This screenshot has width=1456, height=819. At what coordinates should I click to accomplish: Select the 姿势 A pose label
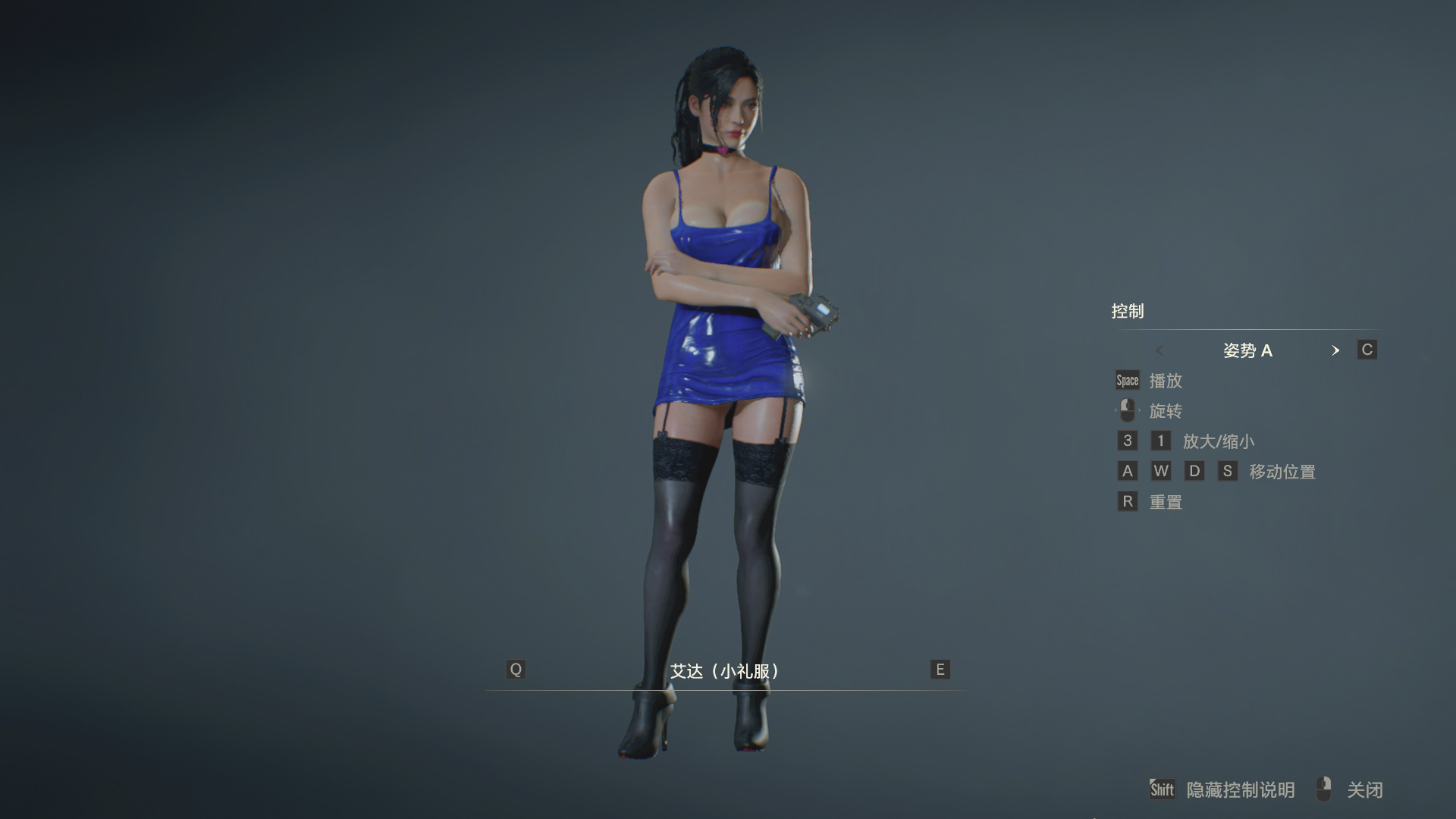(x=1247, y=350)
